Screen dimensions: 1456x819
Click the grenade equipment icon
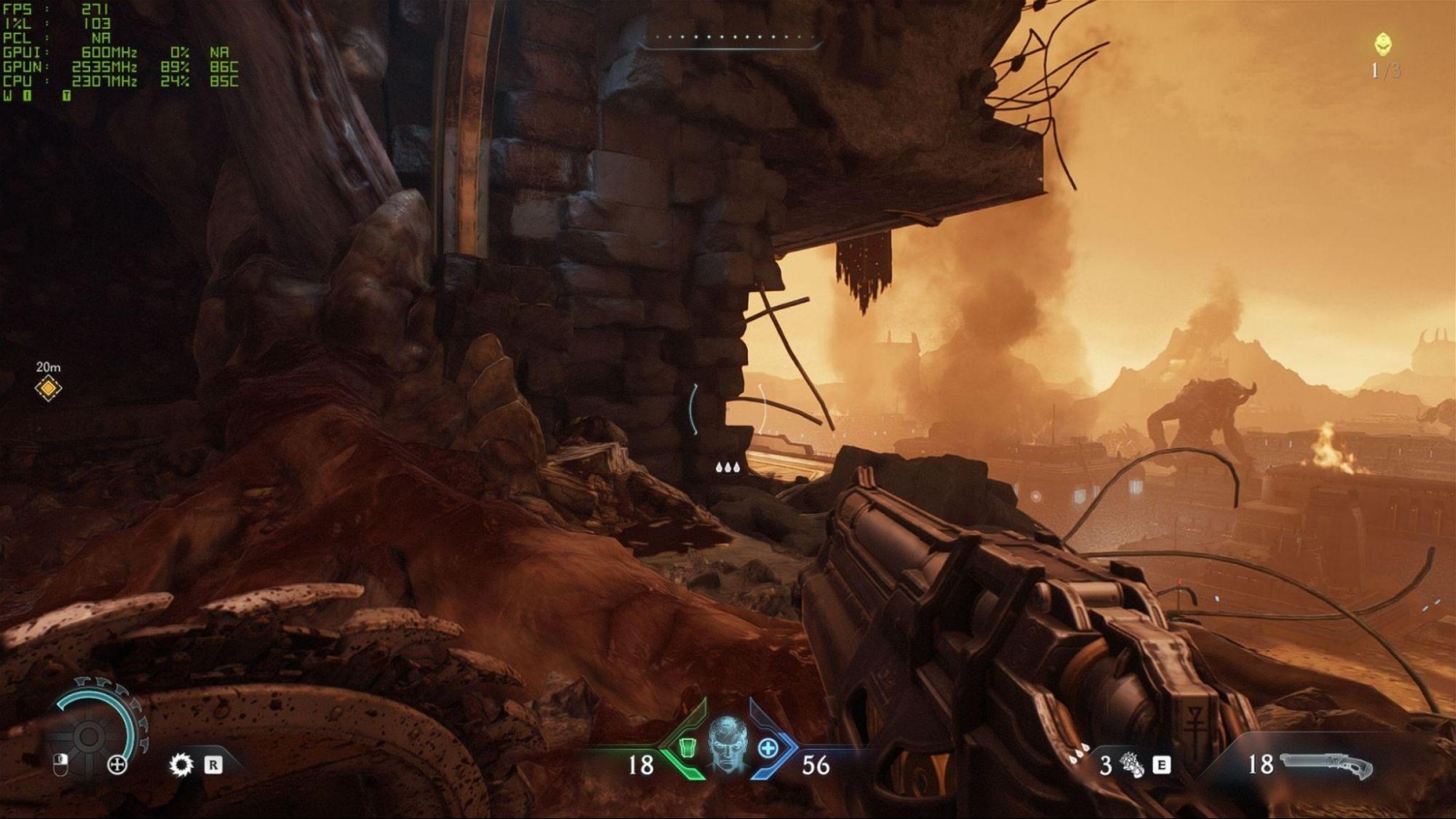[x=1131, y=764]
